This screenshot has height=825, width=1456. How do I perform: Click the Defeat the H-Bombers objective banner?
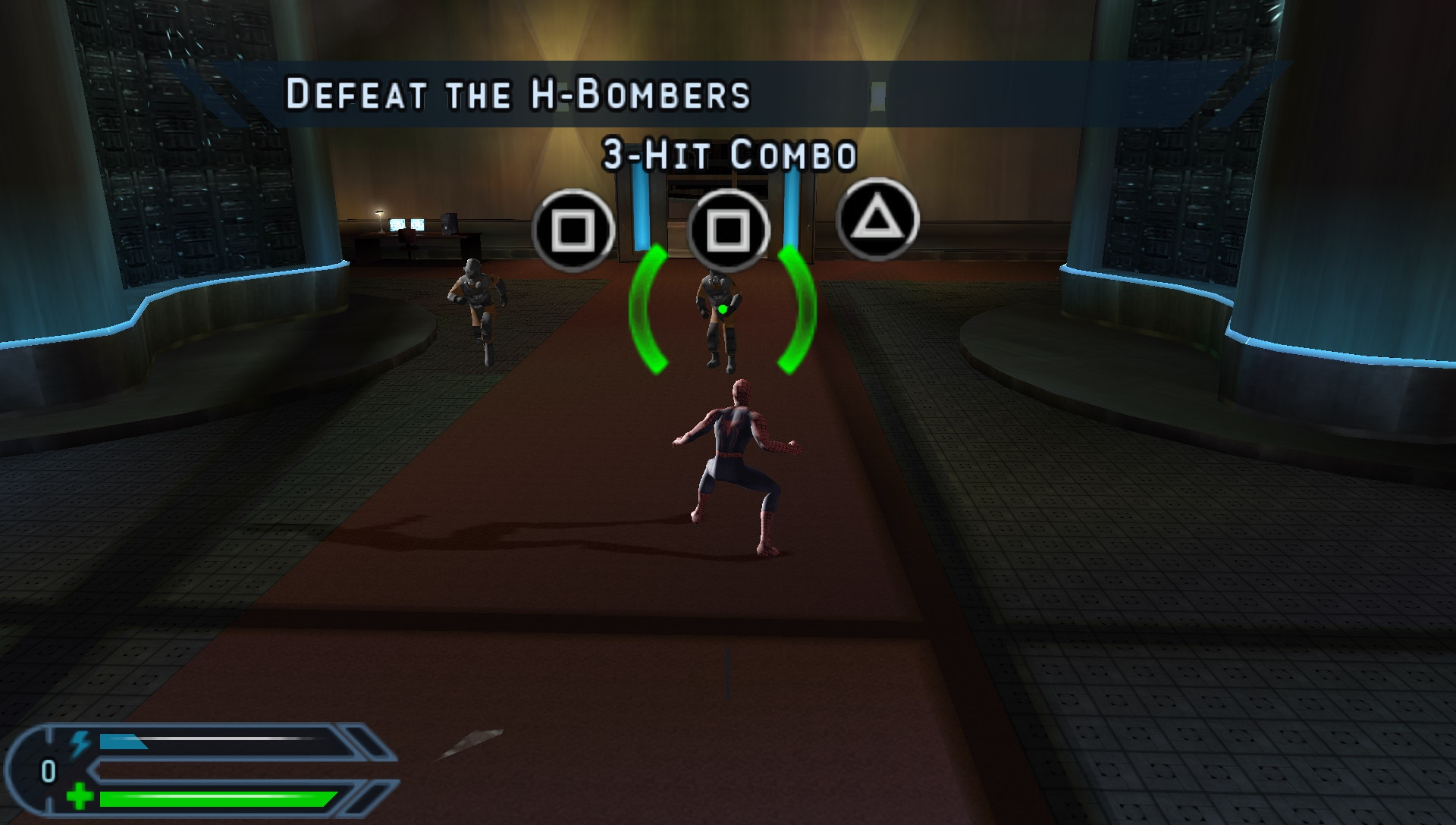[519, 94]
